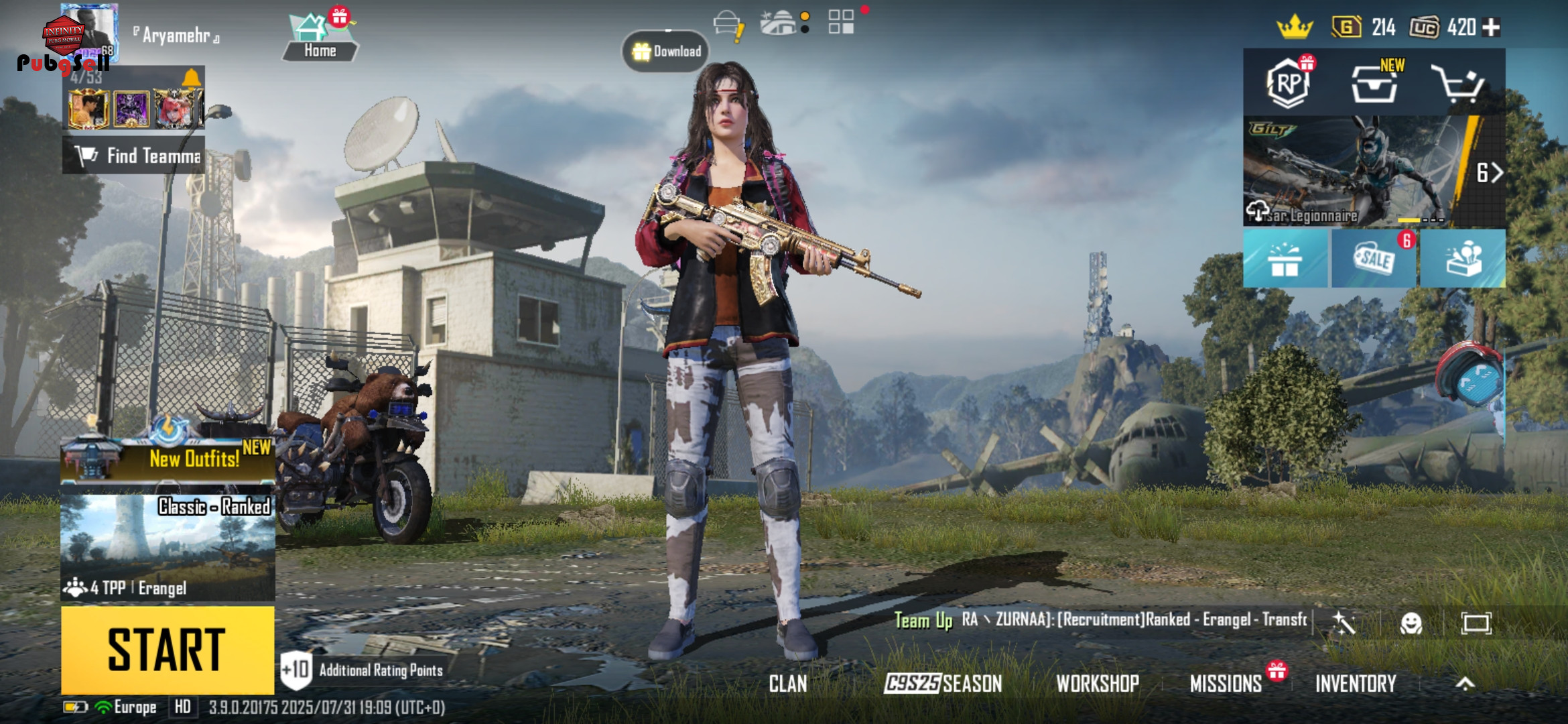Open the CLAN menu

(788, 683)
